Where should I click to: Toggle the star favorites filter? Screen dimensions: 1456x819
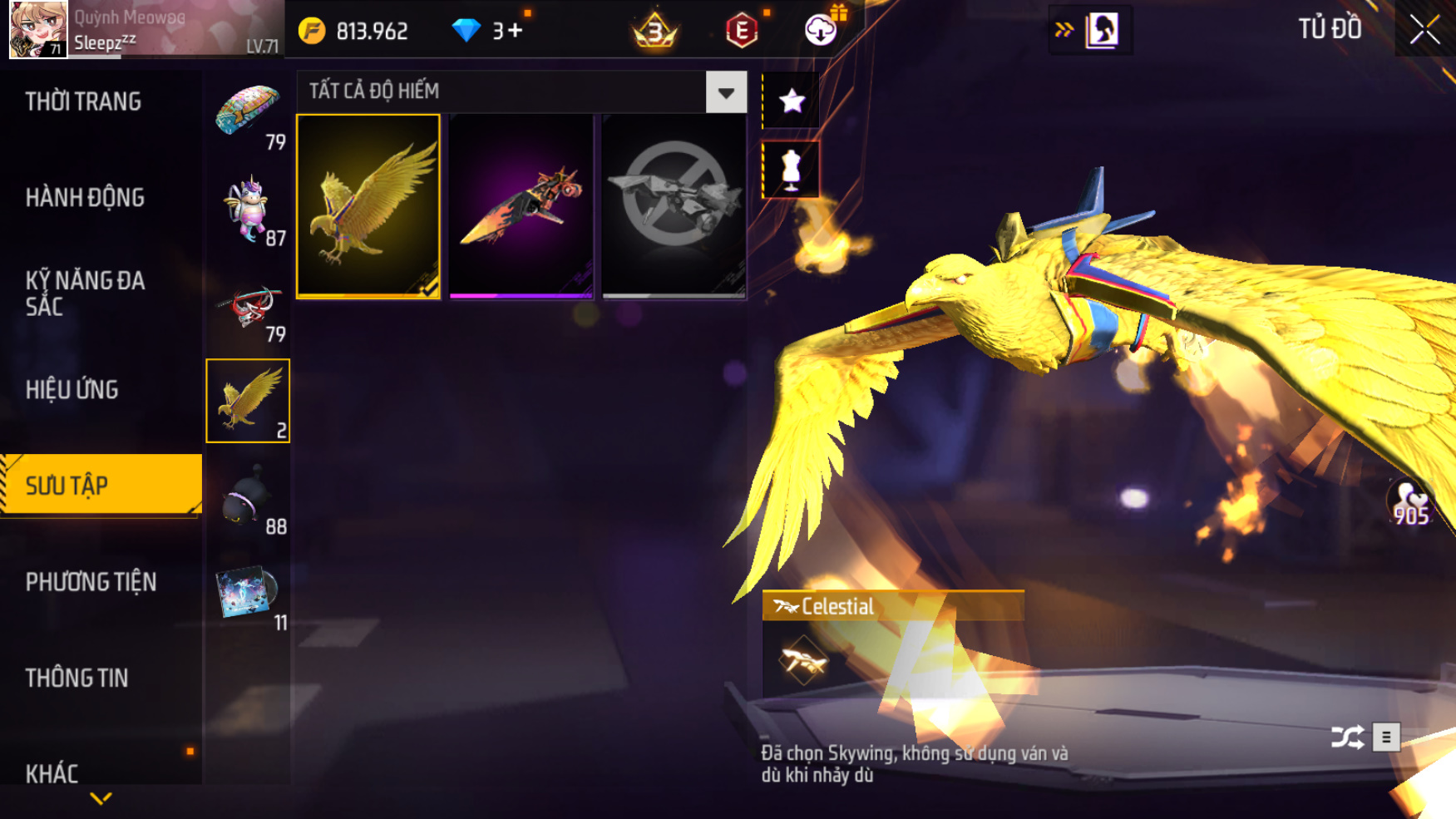[x=792, y=101]
